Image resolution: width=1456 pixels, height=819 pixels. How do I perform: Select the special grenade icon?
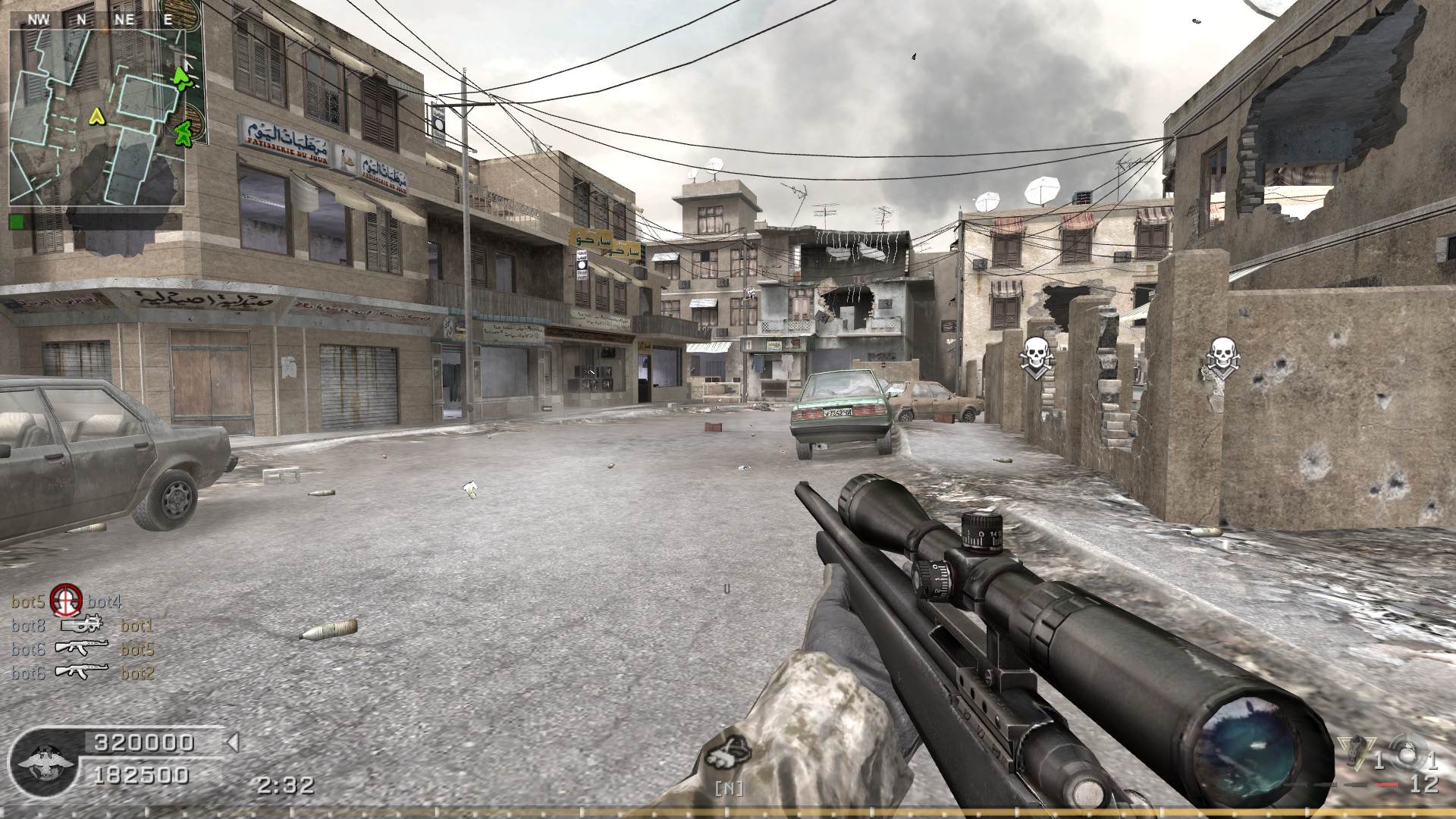coord(1355,754)
